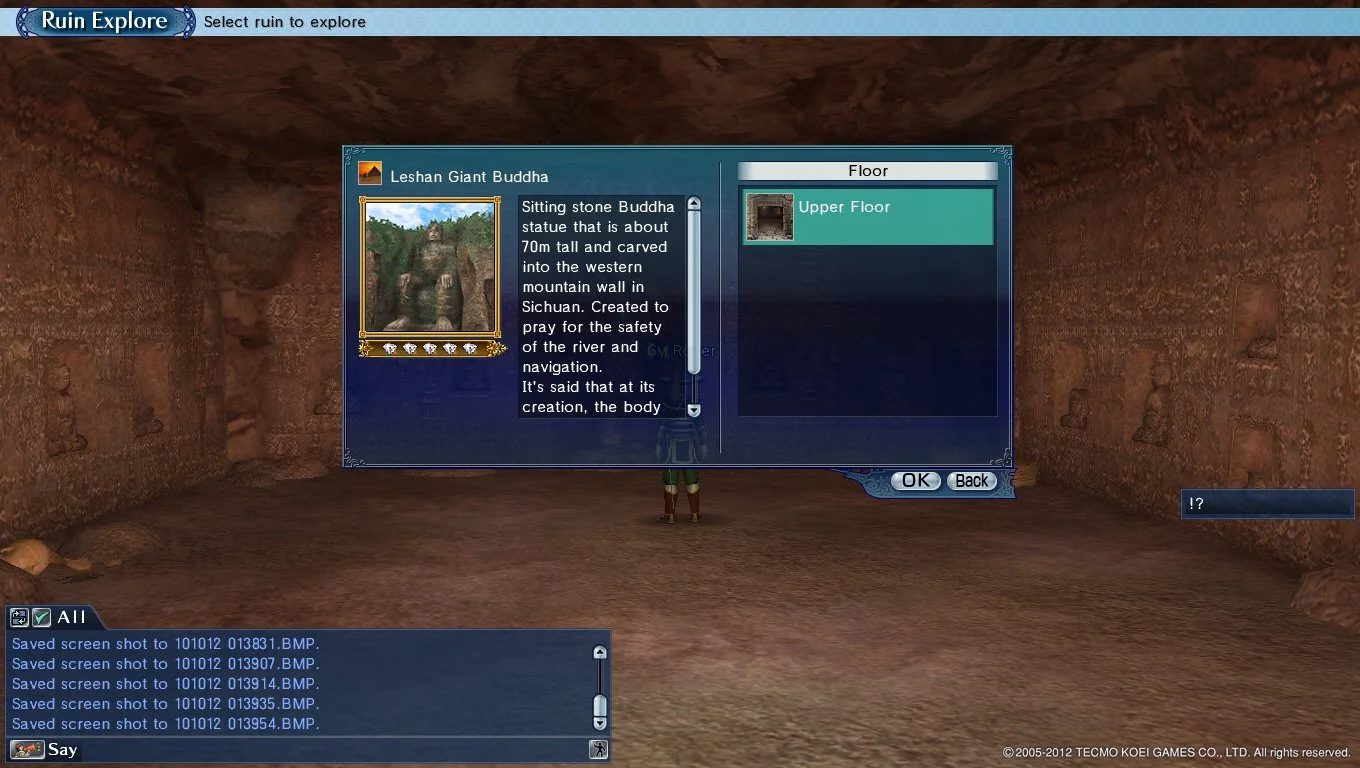Click the dungeon entrance icon for Upper Floor

768,215
